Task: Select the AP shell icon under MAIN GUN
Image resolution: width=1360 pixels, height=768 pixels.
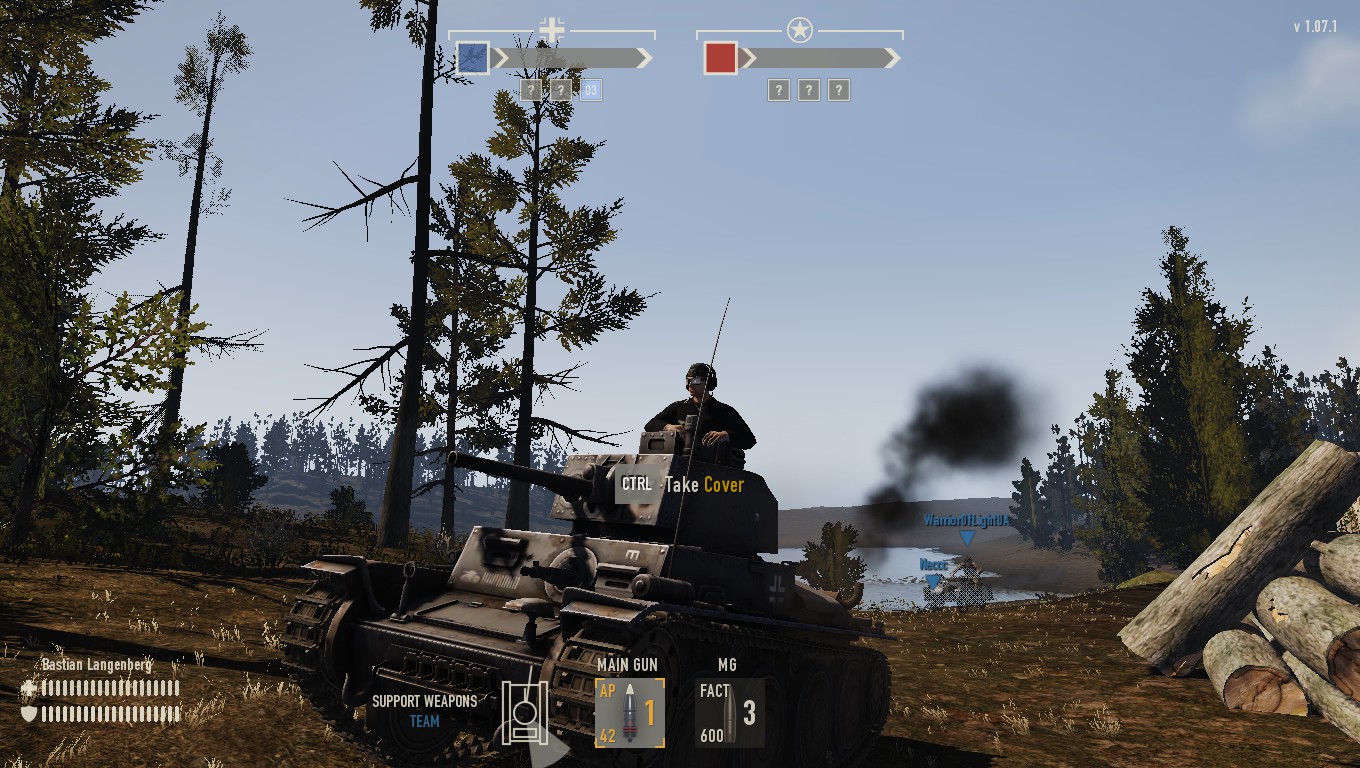Action: (630, 710)
